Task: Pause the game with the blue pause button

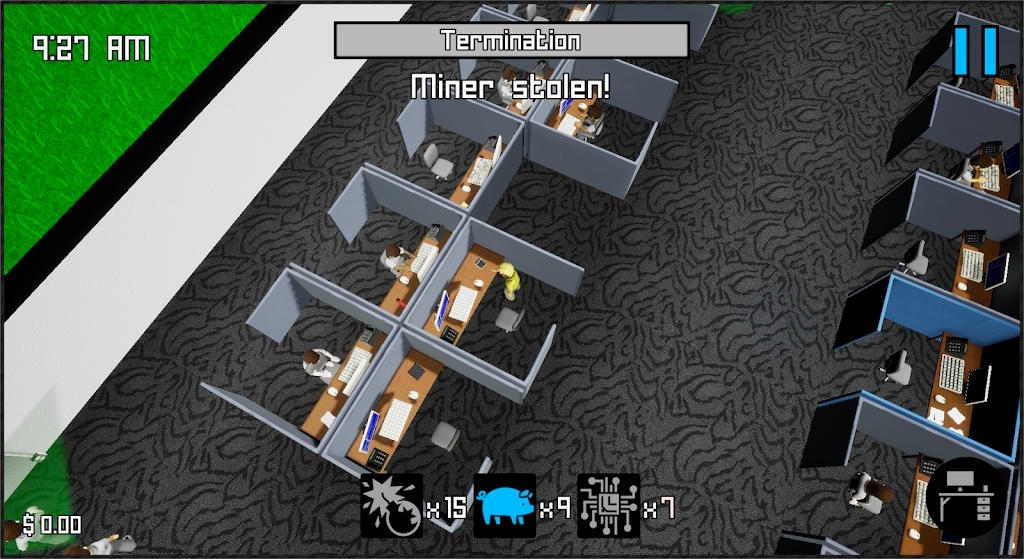Action: 975,50
